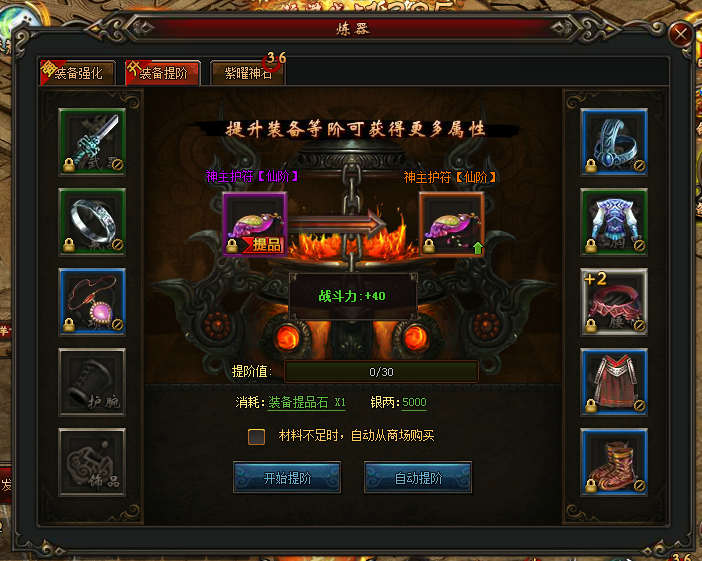This screenshot has width=702, height=561.
Task: Open the 紫曜神石 tab
Action: pos(247,72)
